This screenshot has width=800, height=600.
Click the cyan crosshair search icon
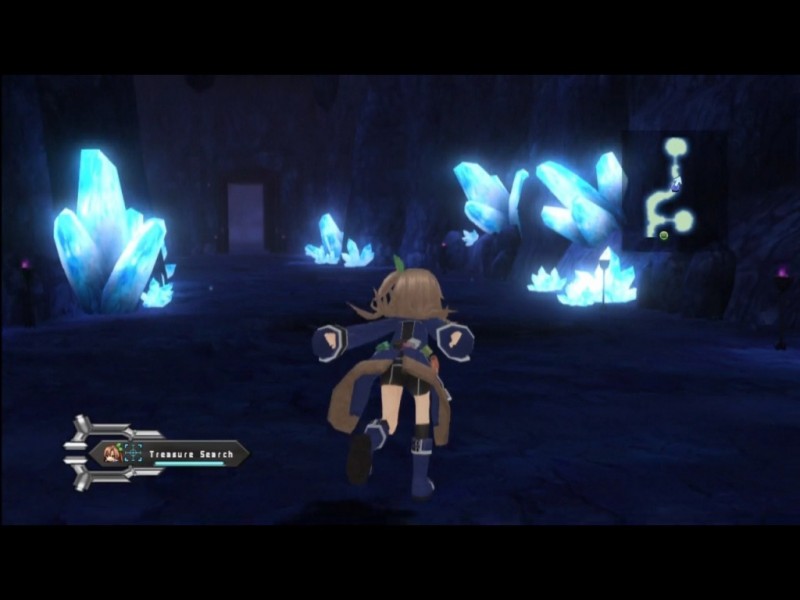[133, 454]
